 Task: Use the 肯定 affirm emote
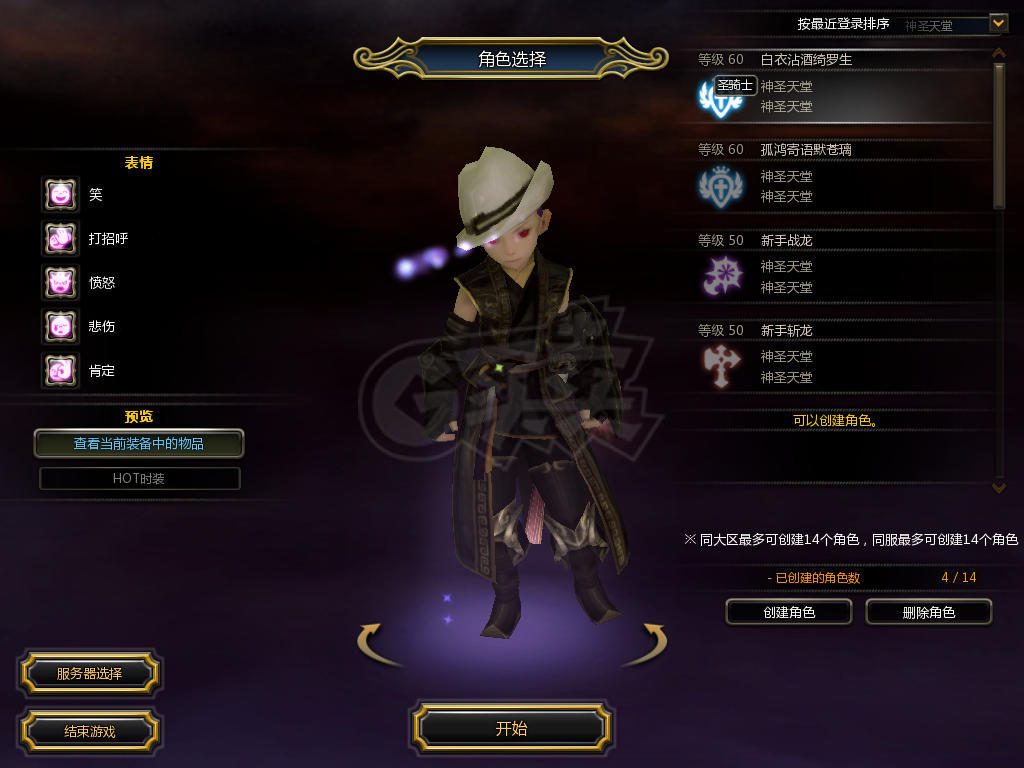[60, 370]
